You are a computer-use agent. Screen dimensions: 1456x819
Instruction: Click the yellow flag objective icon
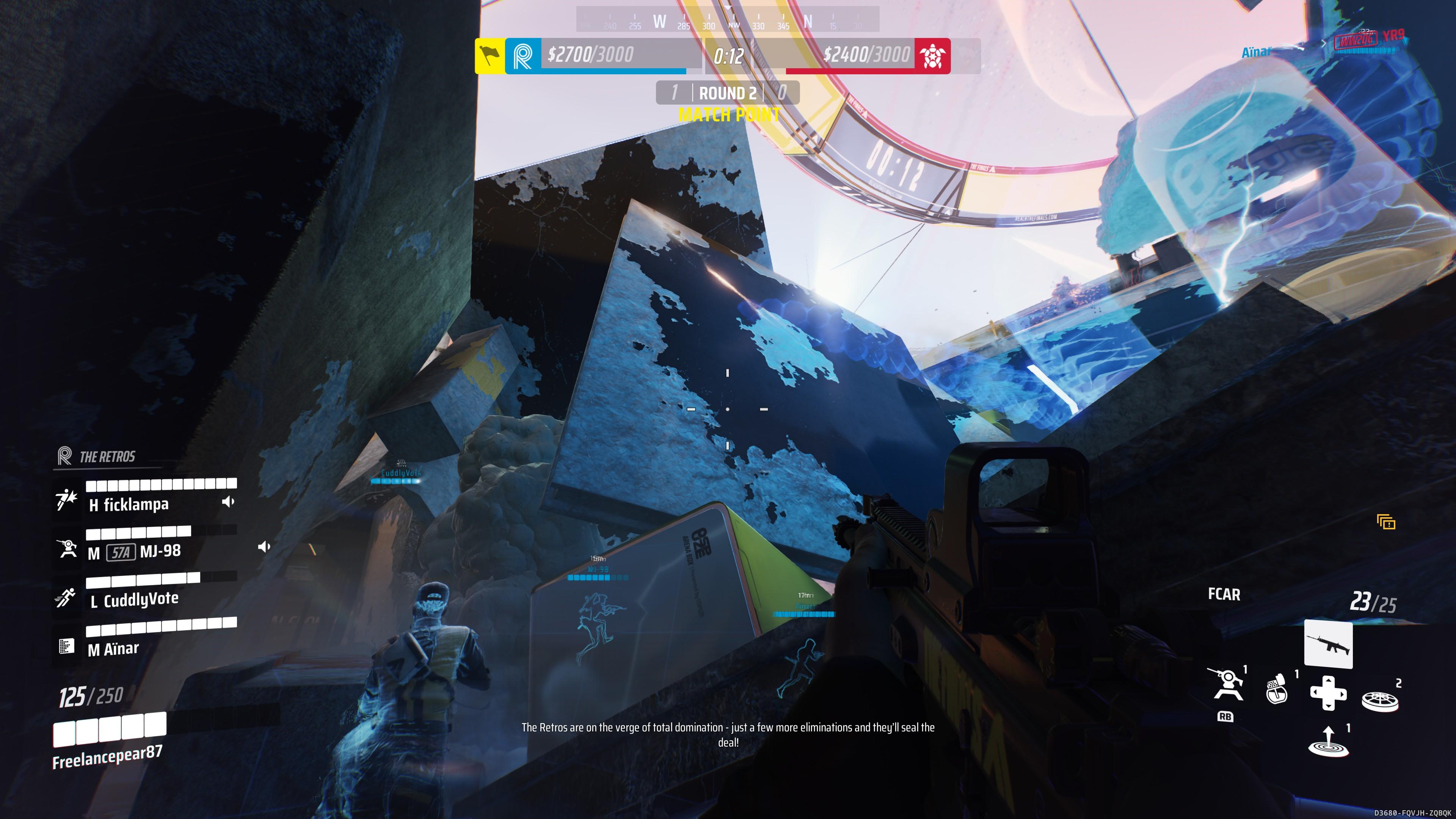pos(490,56)
